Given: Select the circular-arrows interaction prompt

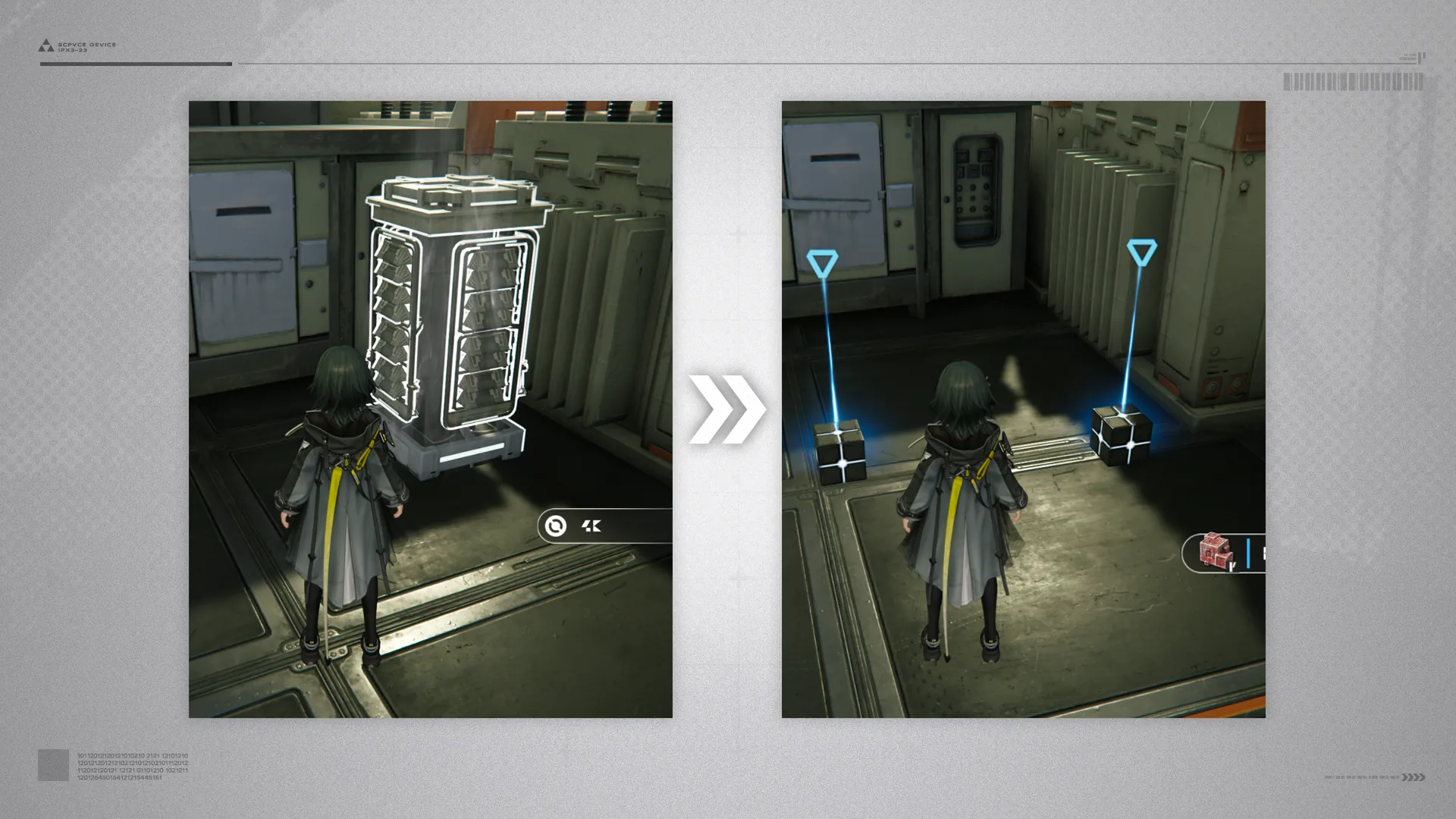Looking at the screenshot, I should 556,526.
